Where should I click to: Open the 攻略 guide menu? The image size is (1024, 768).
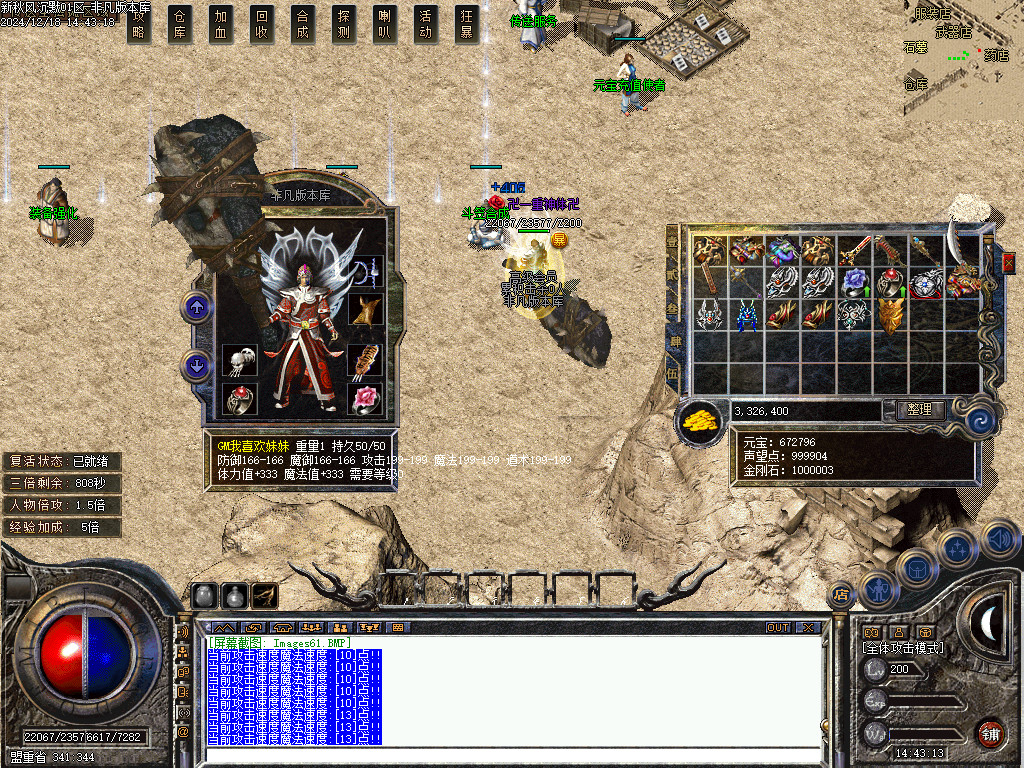coord(139,23)
